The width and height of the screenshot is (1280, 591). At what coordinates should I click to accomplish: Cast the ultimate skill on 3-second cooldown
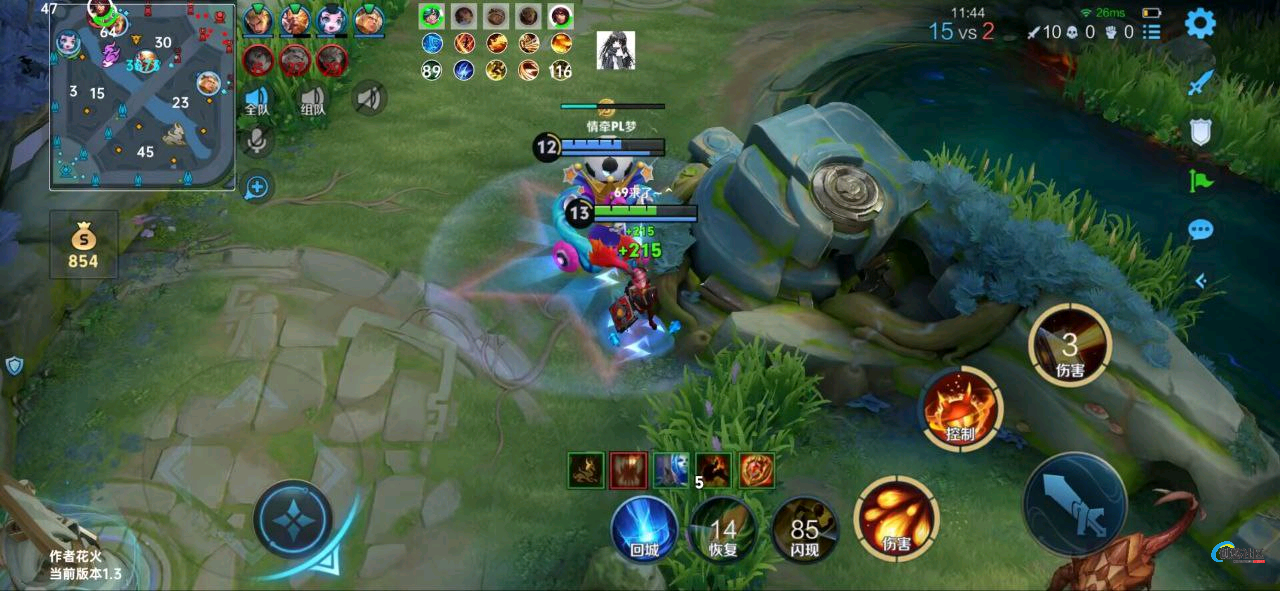click(1069, 346)
